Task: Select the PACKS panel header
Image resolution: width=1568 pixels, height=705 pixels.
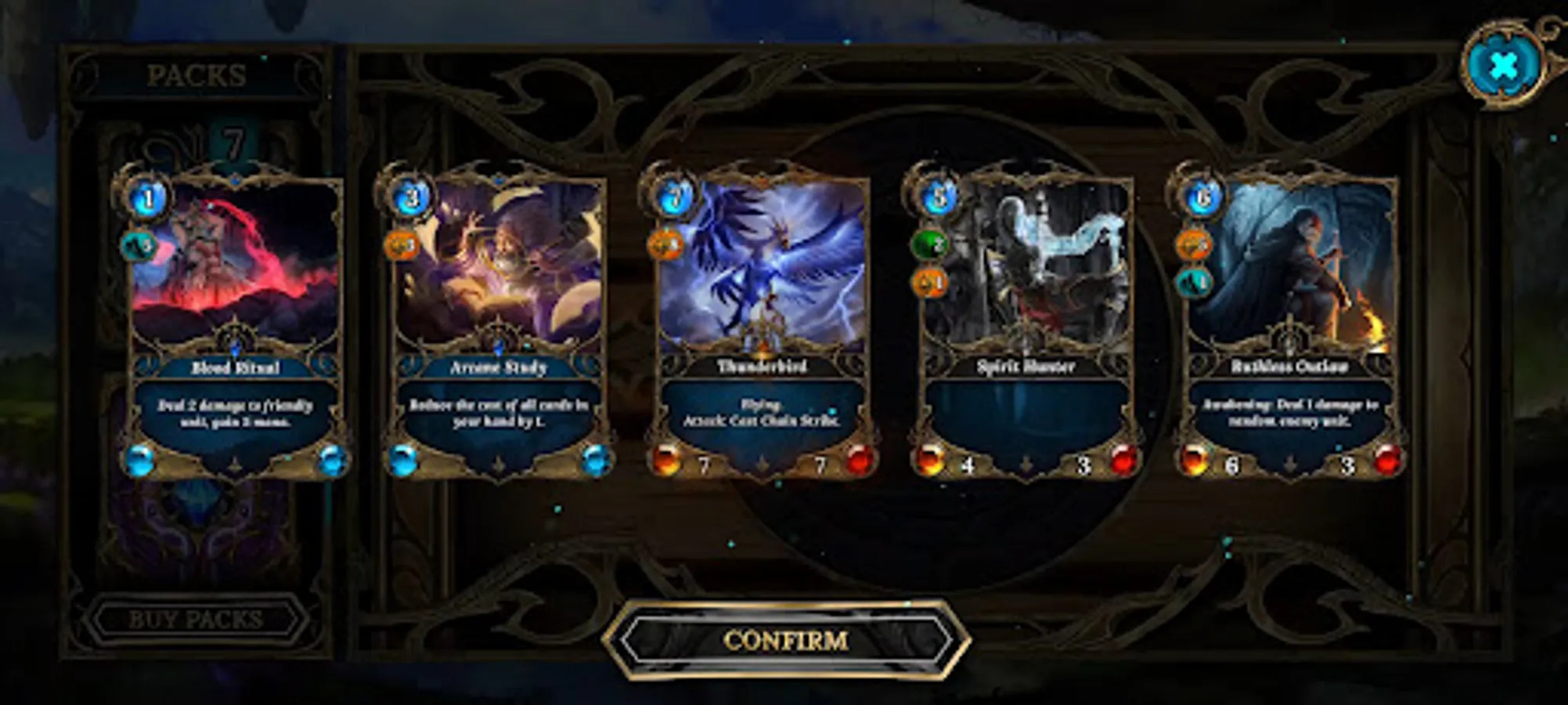Action: 196,75
